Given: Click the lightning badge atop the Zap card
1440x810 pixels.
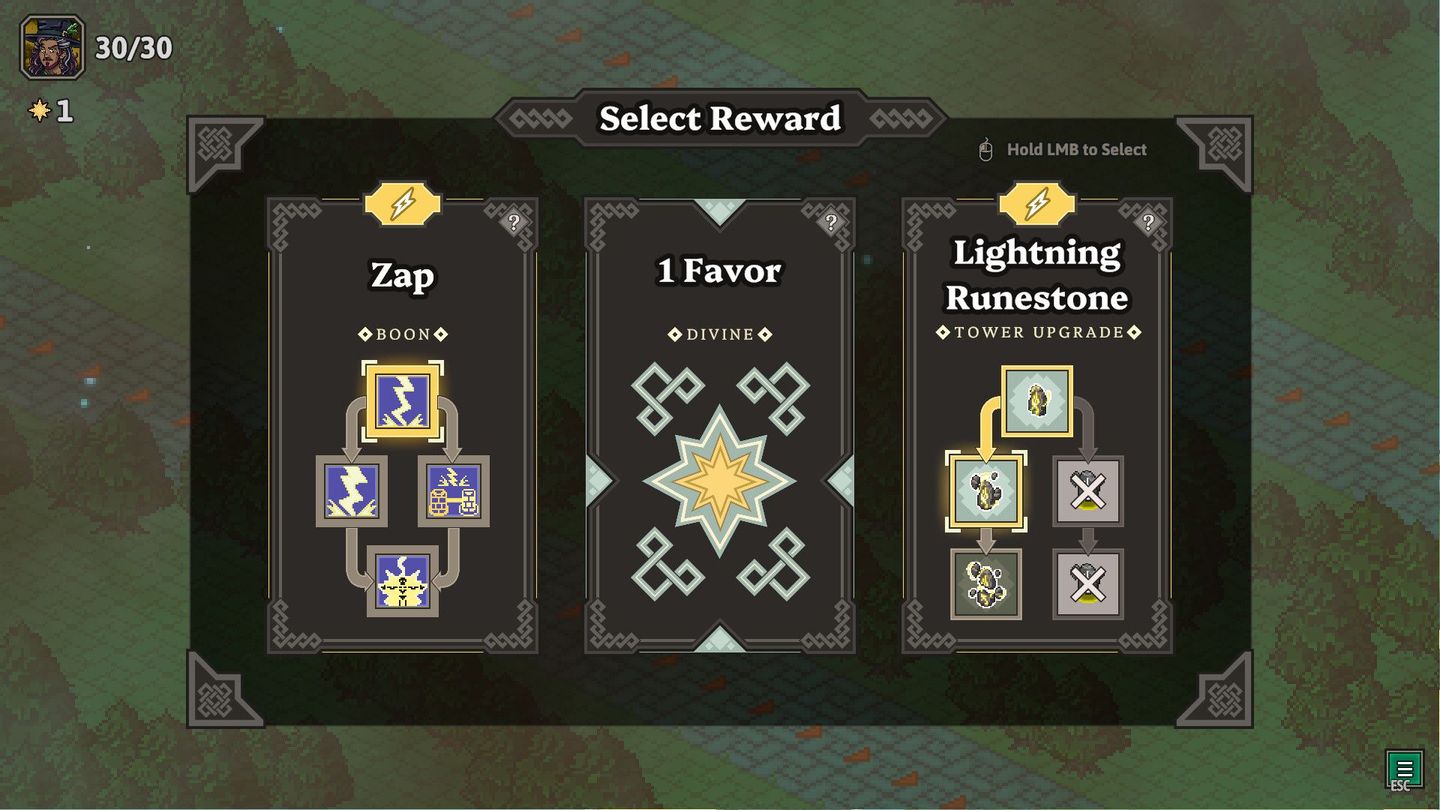Looking at the screenshot, I should point(403,204).
